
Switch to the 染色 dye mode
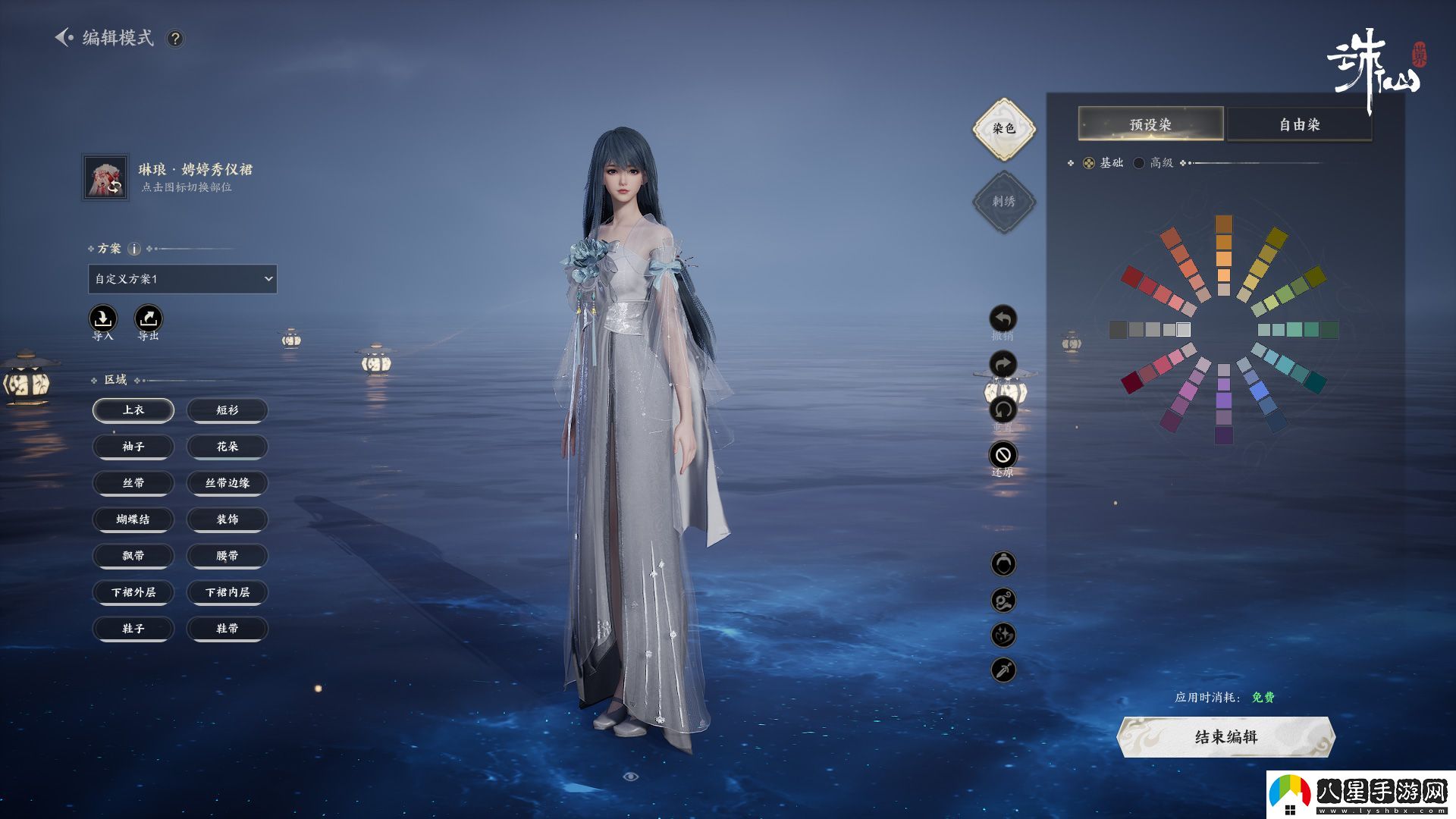point(1004,129)
